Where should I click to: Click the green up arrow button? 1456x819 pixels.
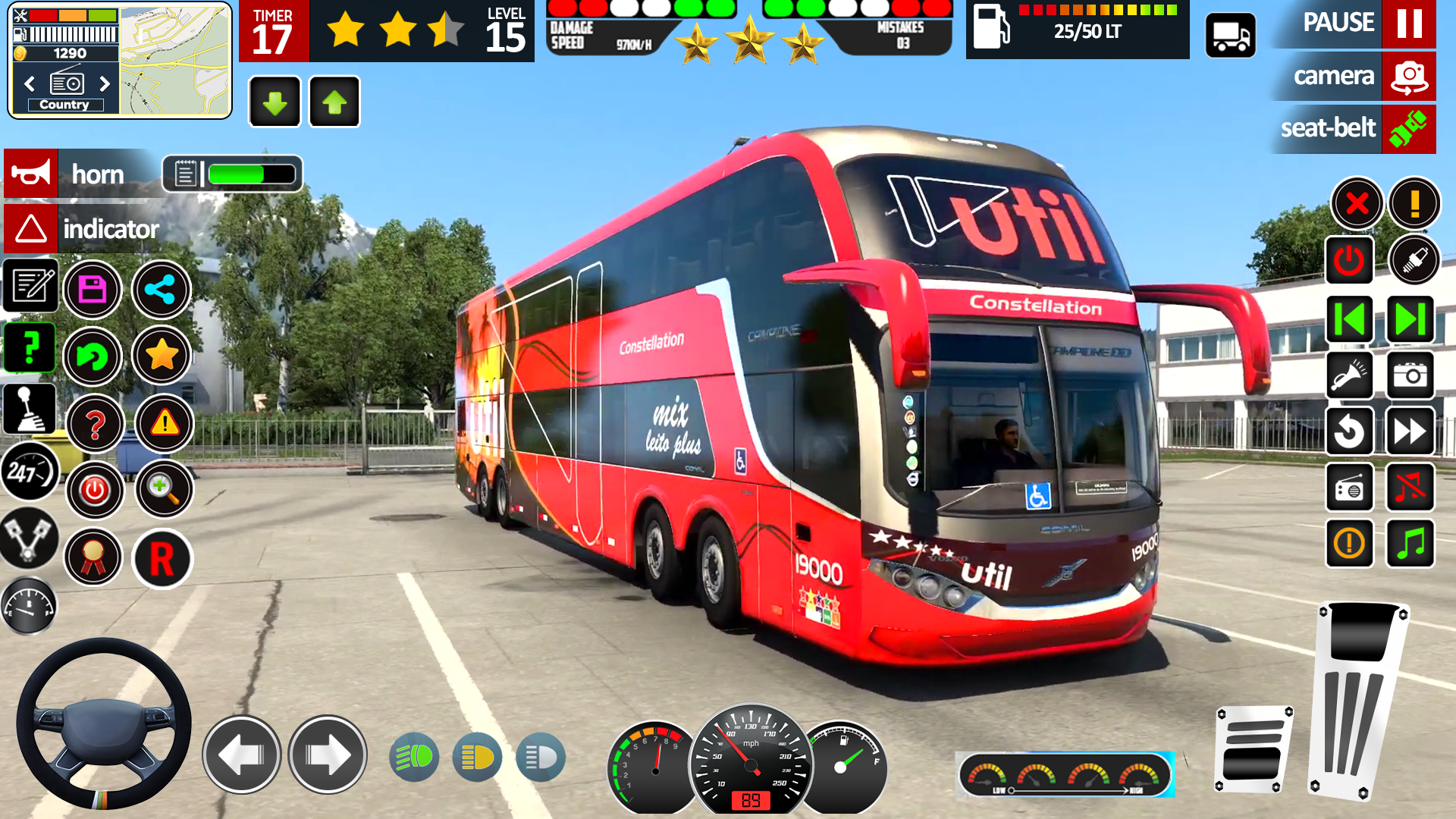click(x=334, y=102)
